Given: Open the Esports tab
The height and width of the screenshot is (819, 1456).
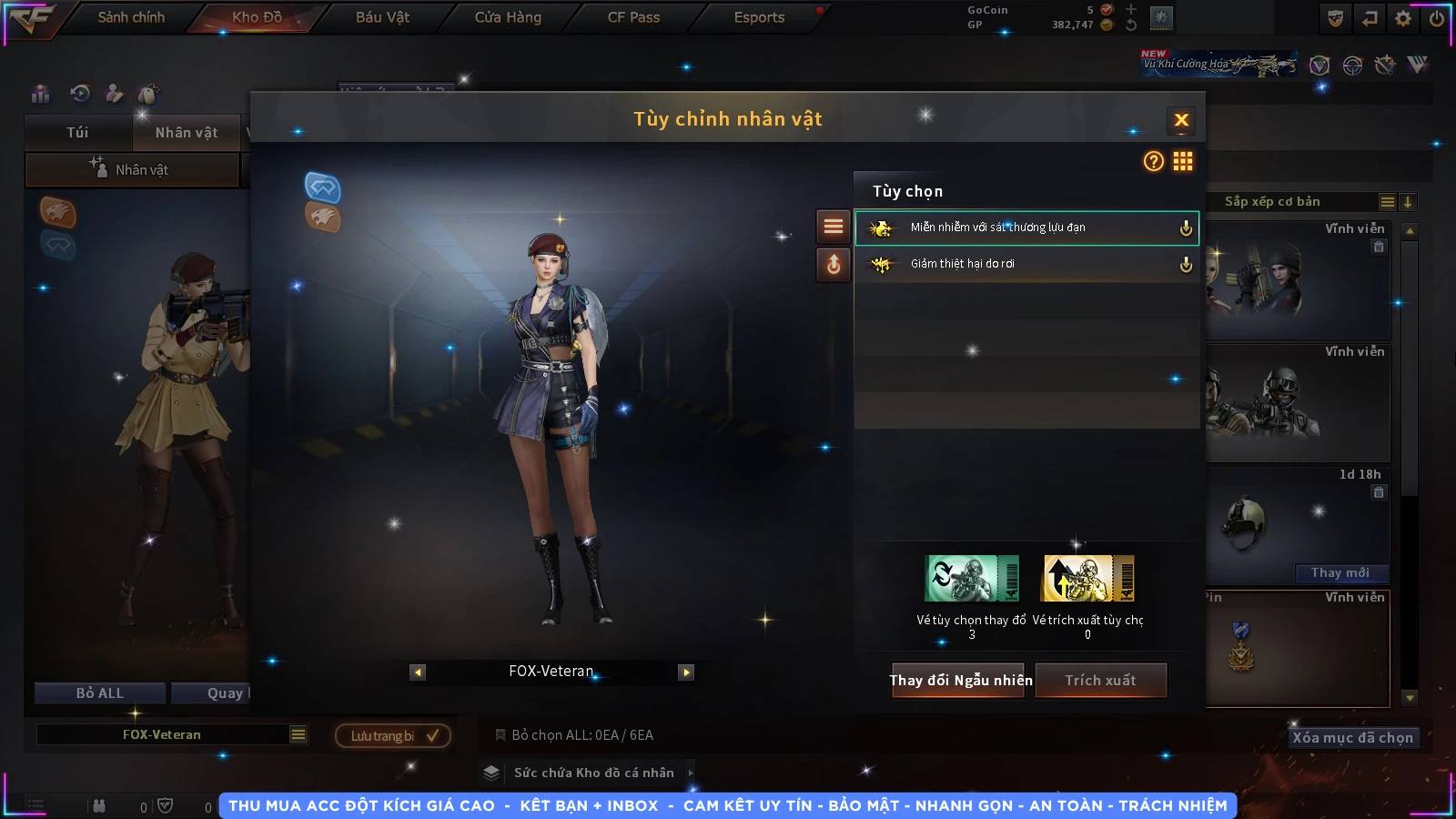Looking at the screenshot, I should pyautogui.click(x=759, y=17).
